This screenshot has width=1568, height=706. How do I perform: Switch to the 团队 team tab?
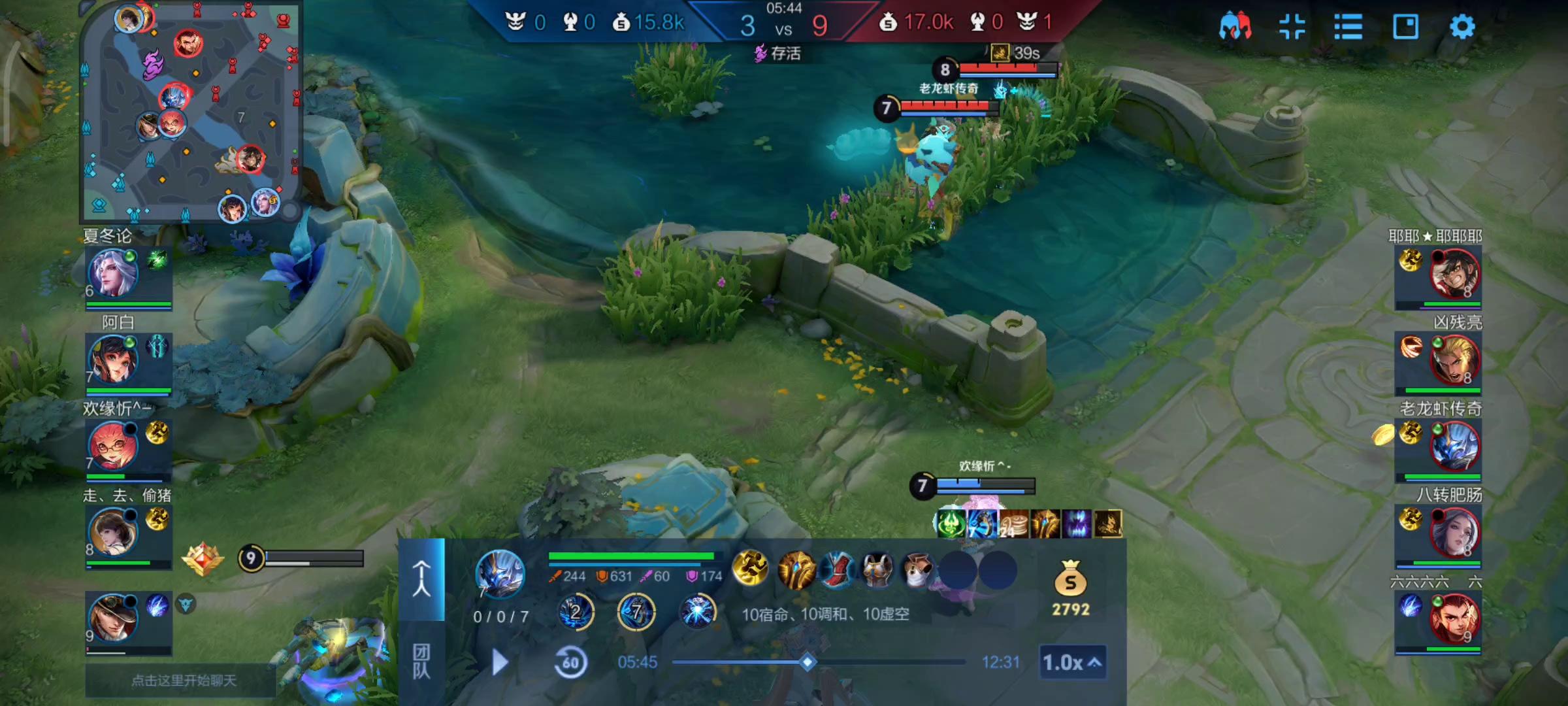pyautogui.click(x=421, y=662)
